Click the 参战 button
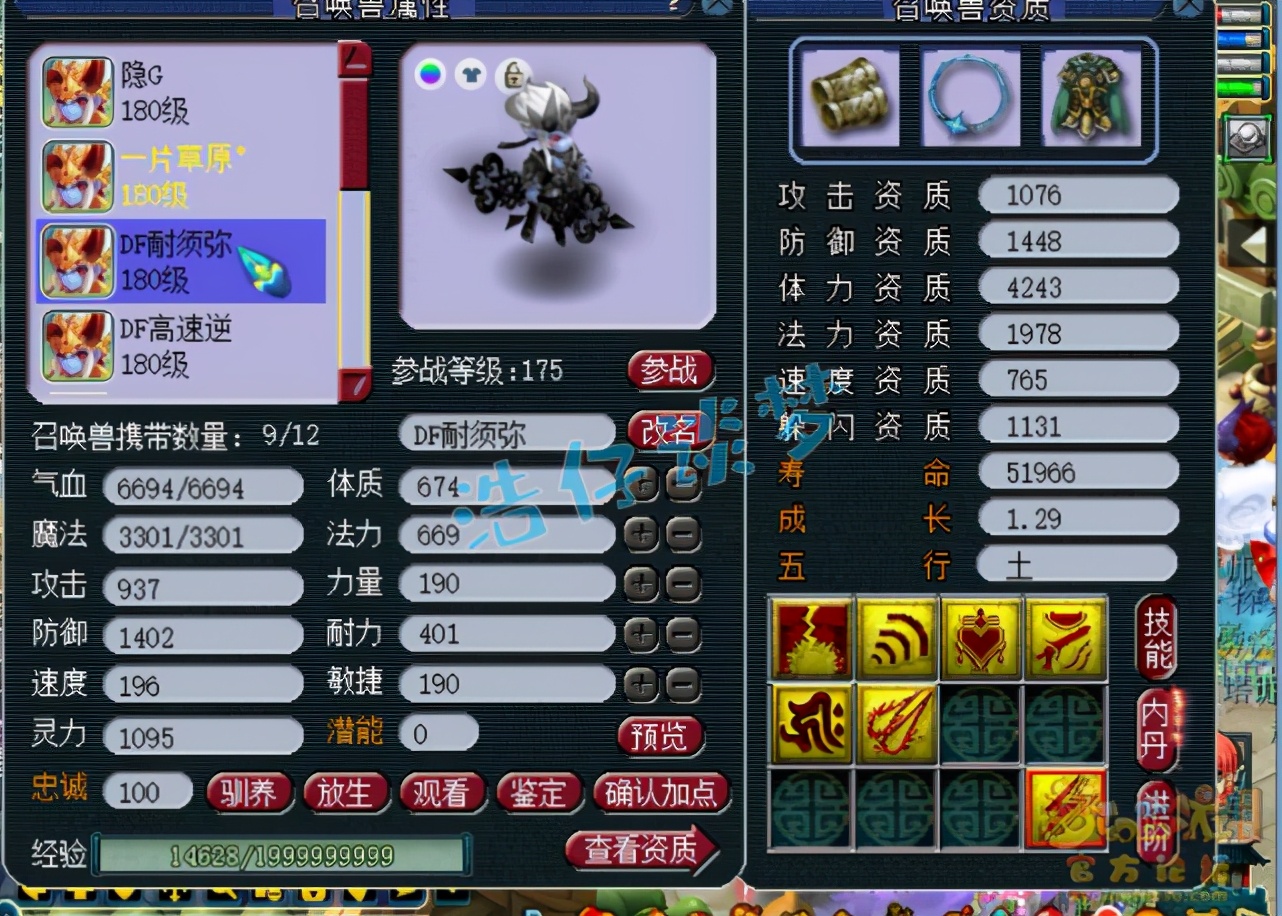 (670, 370)
